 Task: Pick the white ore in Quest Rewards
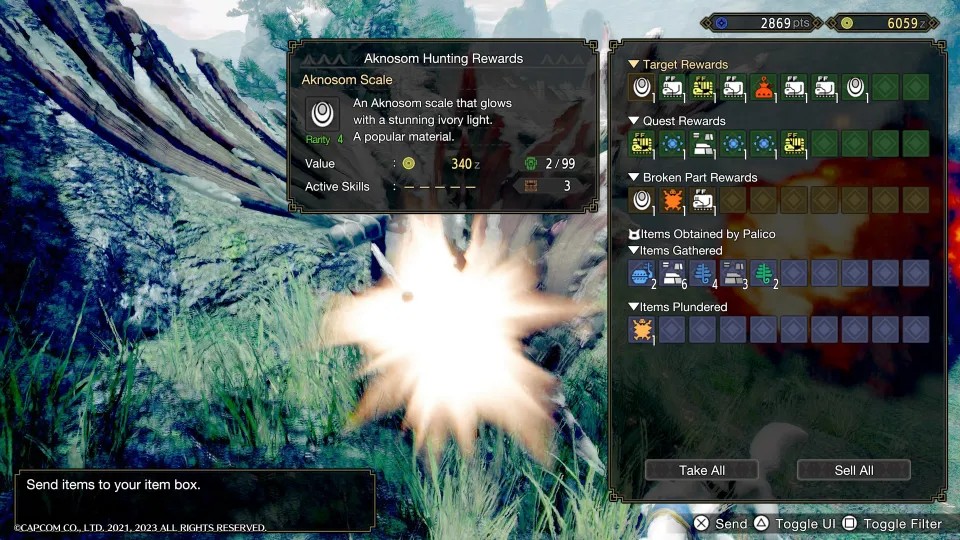click(x=702, y=144)
